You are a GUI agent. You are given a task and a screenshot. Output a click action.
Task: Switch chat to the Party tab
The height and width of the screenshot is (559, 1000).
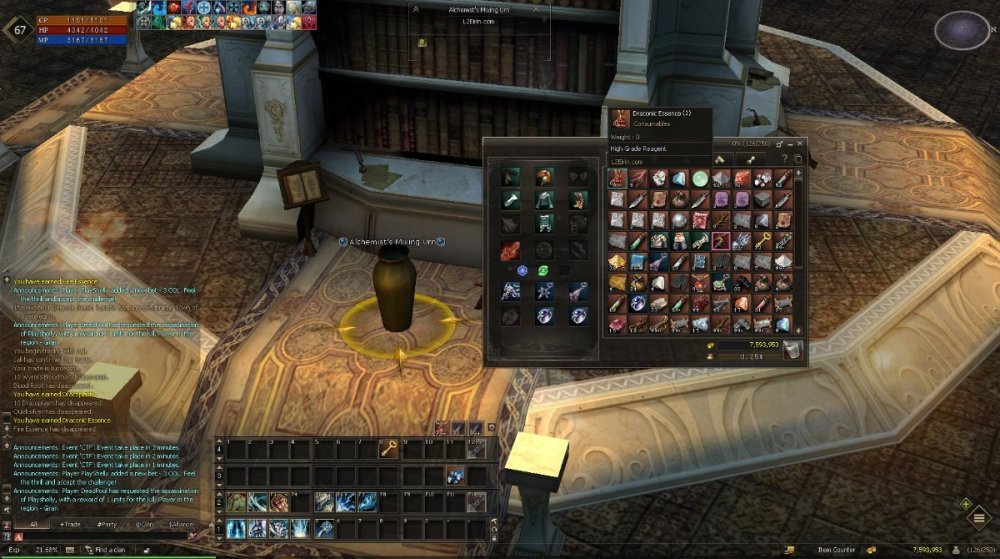click(x=107, y=524)
